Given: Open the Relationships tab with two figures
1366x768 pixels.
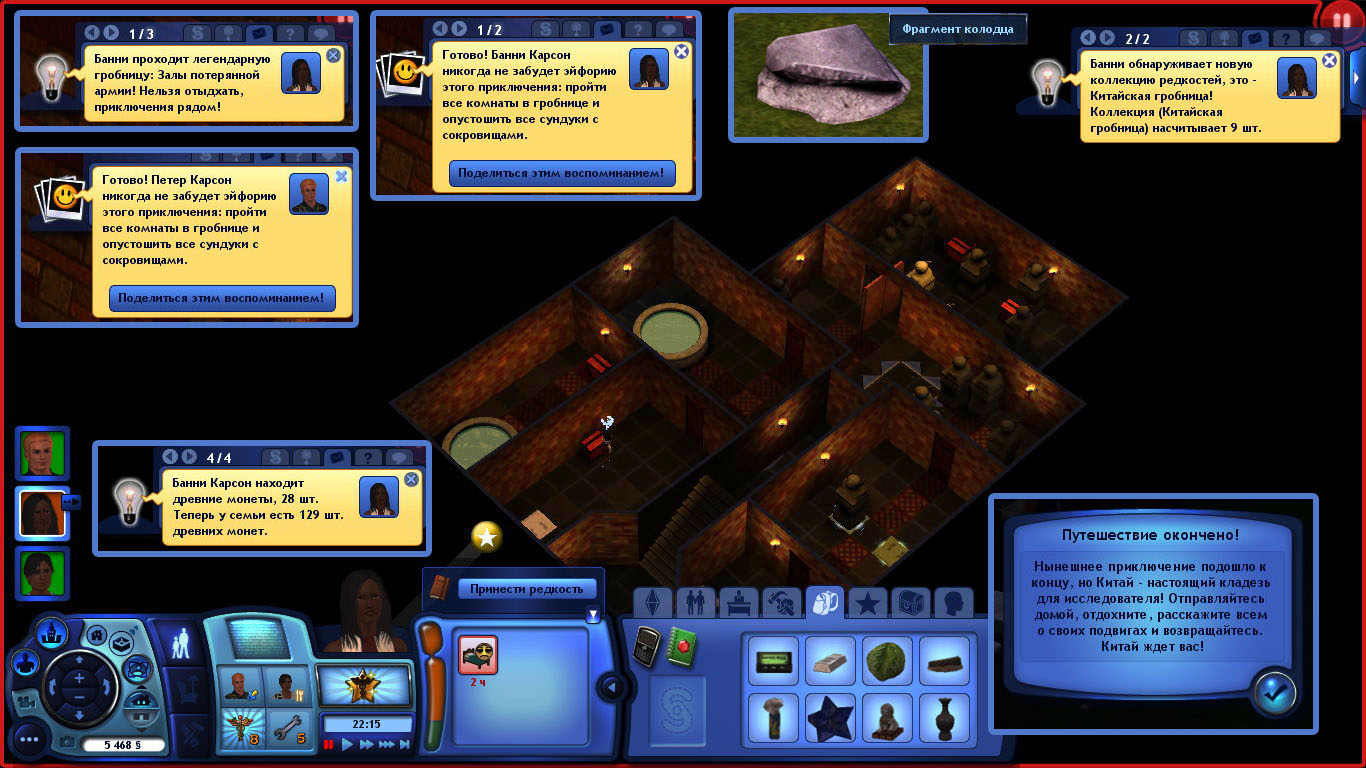Looking at the screenshot, I should pyautogui.click(x=696, y=603).
